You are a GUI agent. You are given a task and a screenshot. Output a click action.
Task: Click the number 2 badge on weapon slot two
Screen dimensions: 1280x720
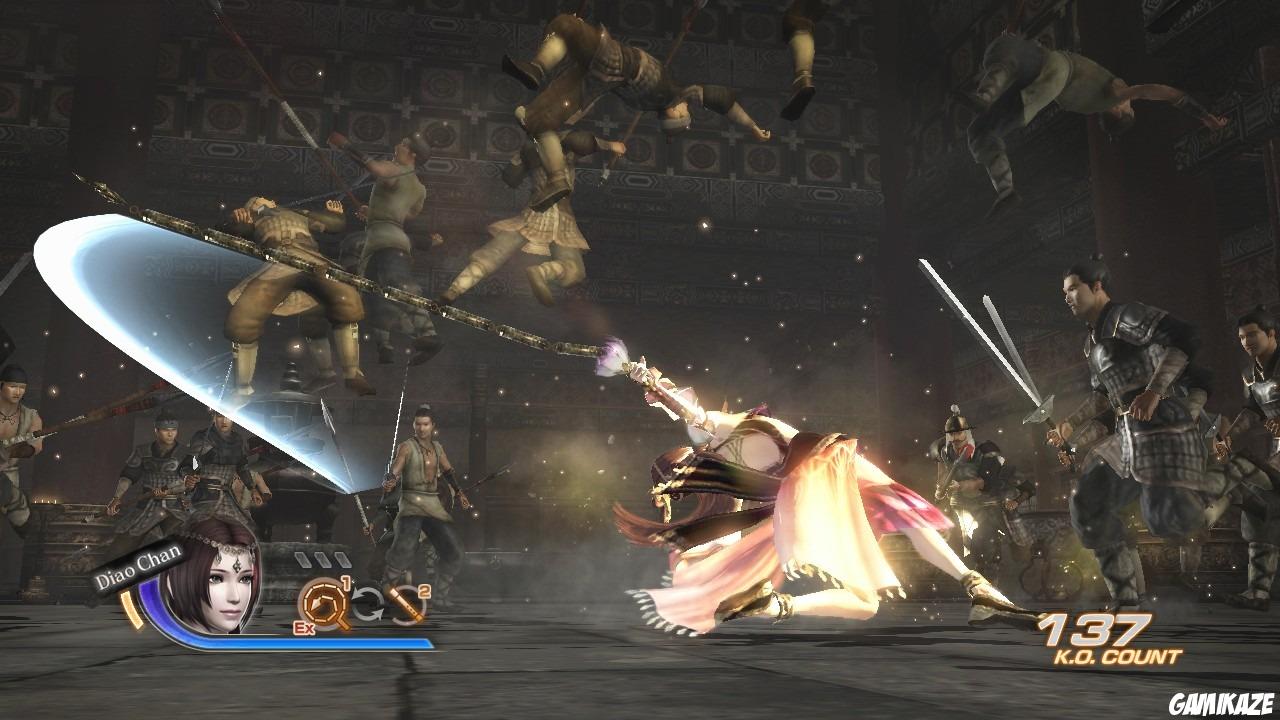click(x=424, y=592)
